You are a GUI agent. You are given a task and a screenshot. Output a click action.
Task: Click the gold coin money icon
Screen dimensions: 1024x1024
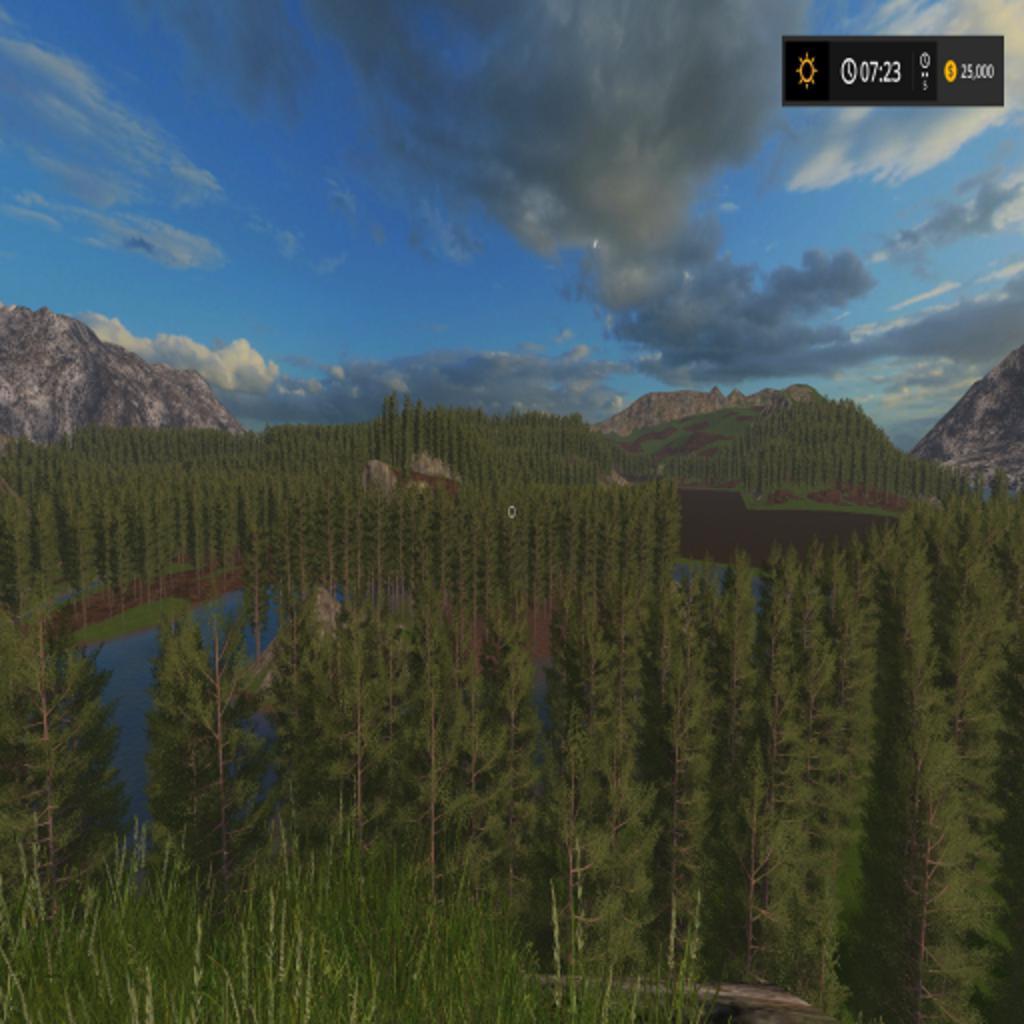(x=950, y=71)
